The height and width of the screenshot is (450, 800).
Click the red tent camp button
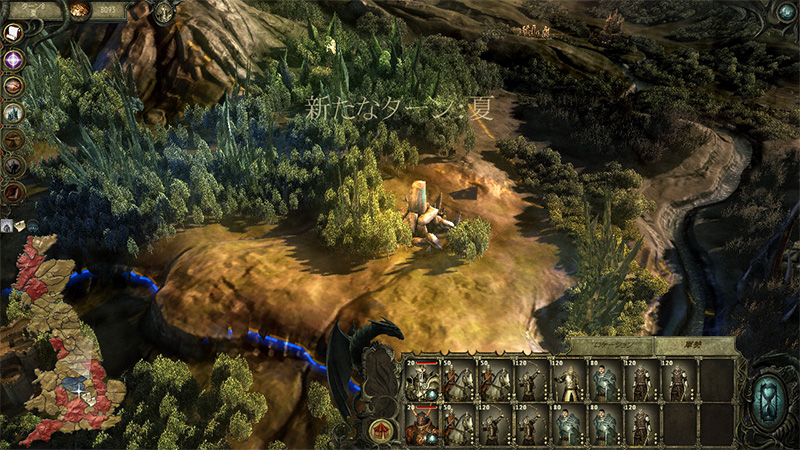tap(379, 430)
